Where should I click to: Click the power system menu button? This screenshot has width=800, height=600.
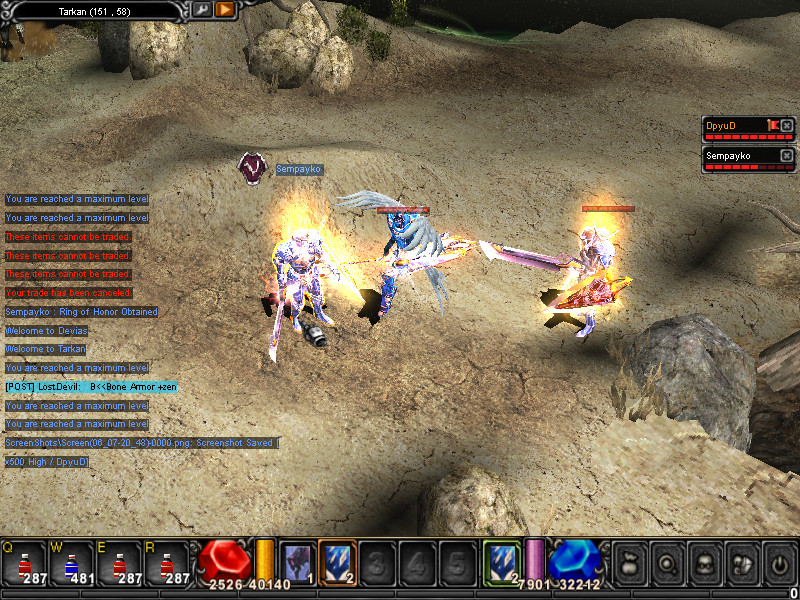click(776, 564)
